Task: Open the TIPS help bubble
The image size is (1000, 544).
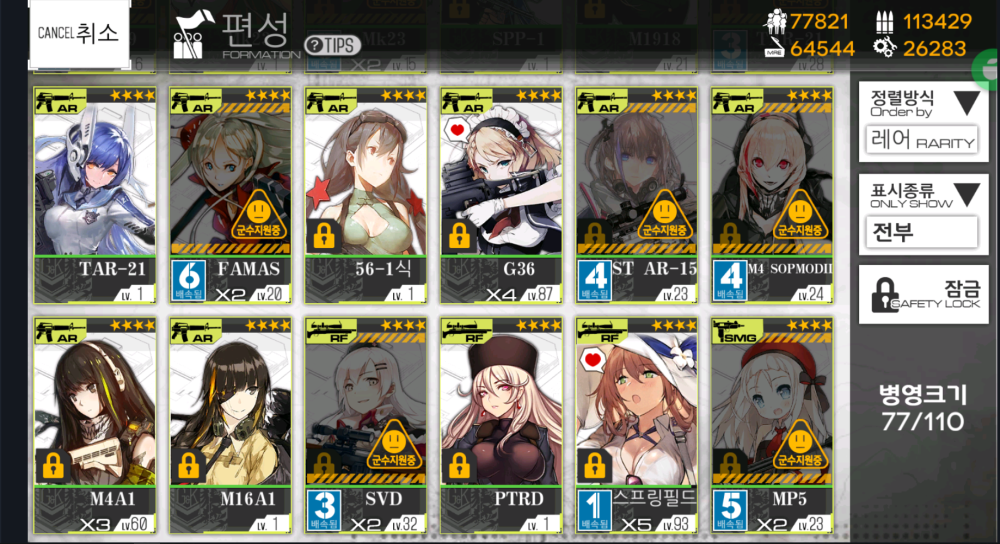Action: pyautogui.click(x=333, y=45)
